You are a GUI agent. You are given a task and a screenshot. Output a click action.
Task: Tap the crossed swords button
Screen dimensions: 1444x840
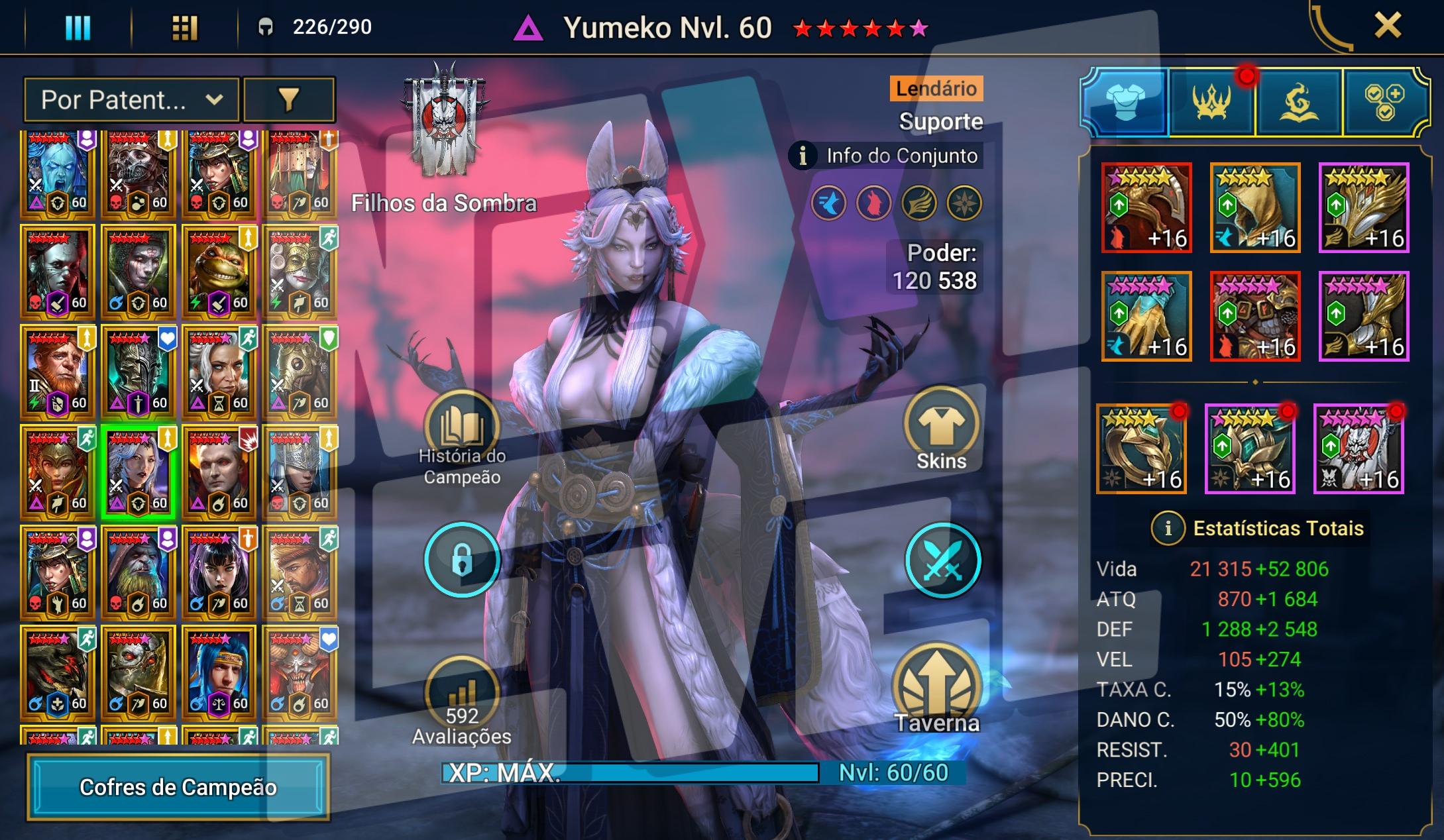click(942, 560)
